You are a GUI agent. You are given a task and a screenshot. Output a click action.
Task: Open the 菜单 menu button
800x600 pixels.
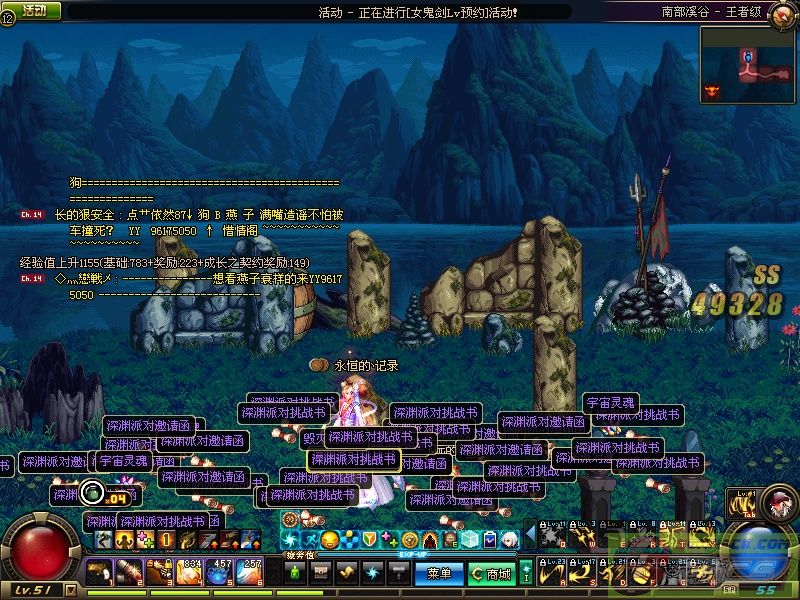point(439,574)
